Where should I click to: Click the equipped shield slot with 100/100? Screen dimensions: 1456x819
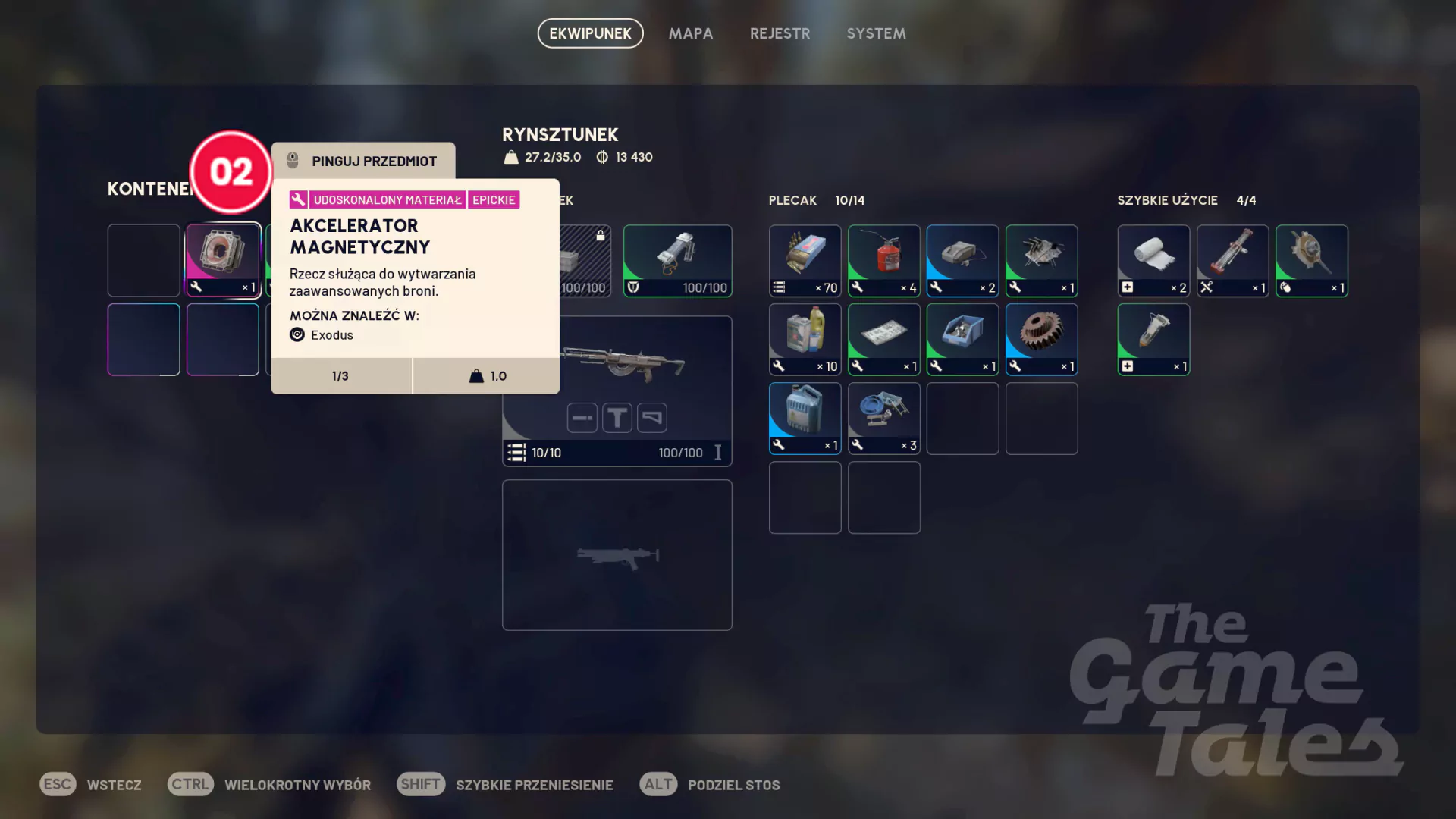(677, 260)
